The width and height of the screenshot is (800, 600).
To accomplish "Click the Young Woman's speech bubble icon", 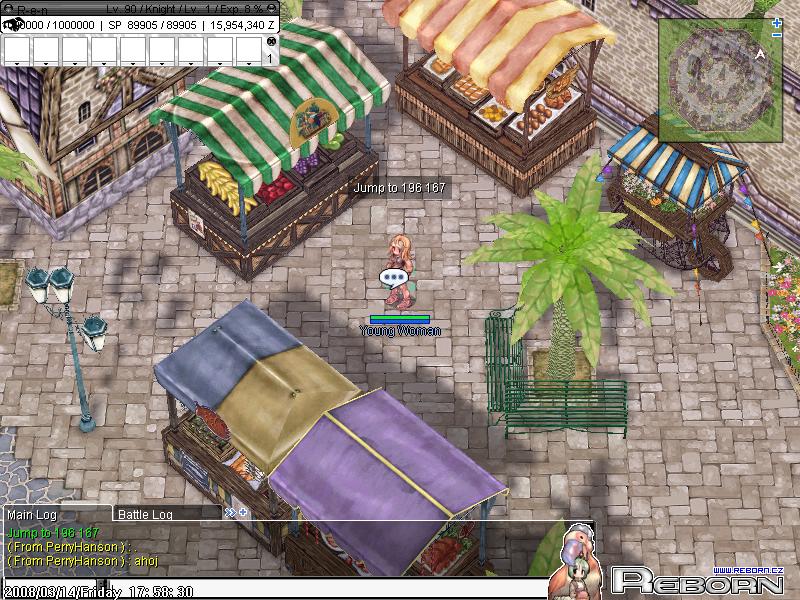I will click(x=393, y=277).
